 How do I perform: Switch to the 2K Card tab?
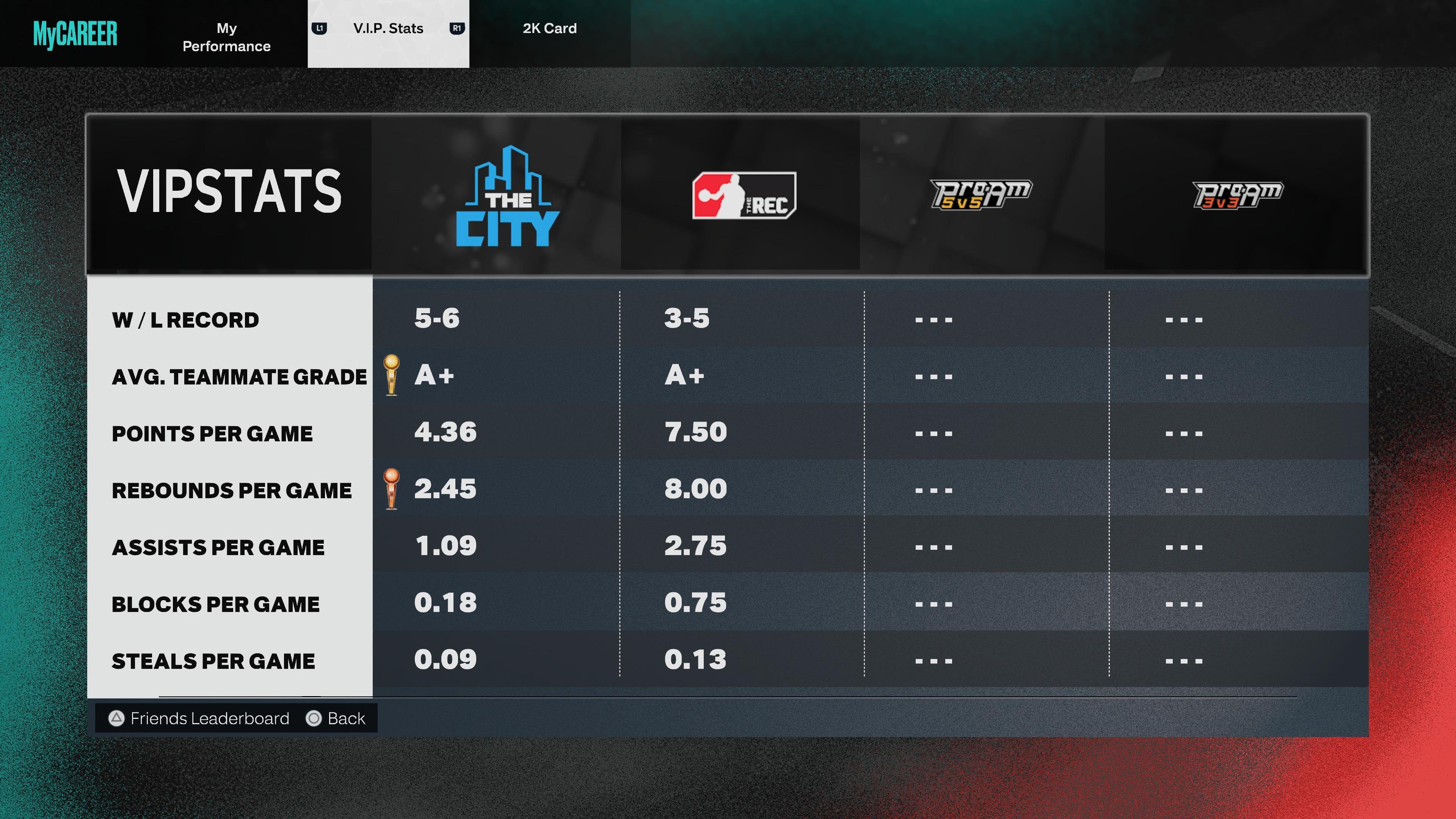[550, 28]
